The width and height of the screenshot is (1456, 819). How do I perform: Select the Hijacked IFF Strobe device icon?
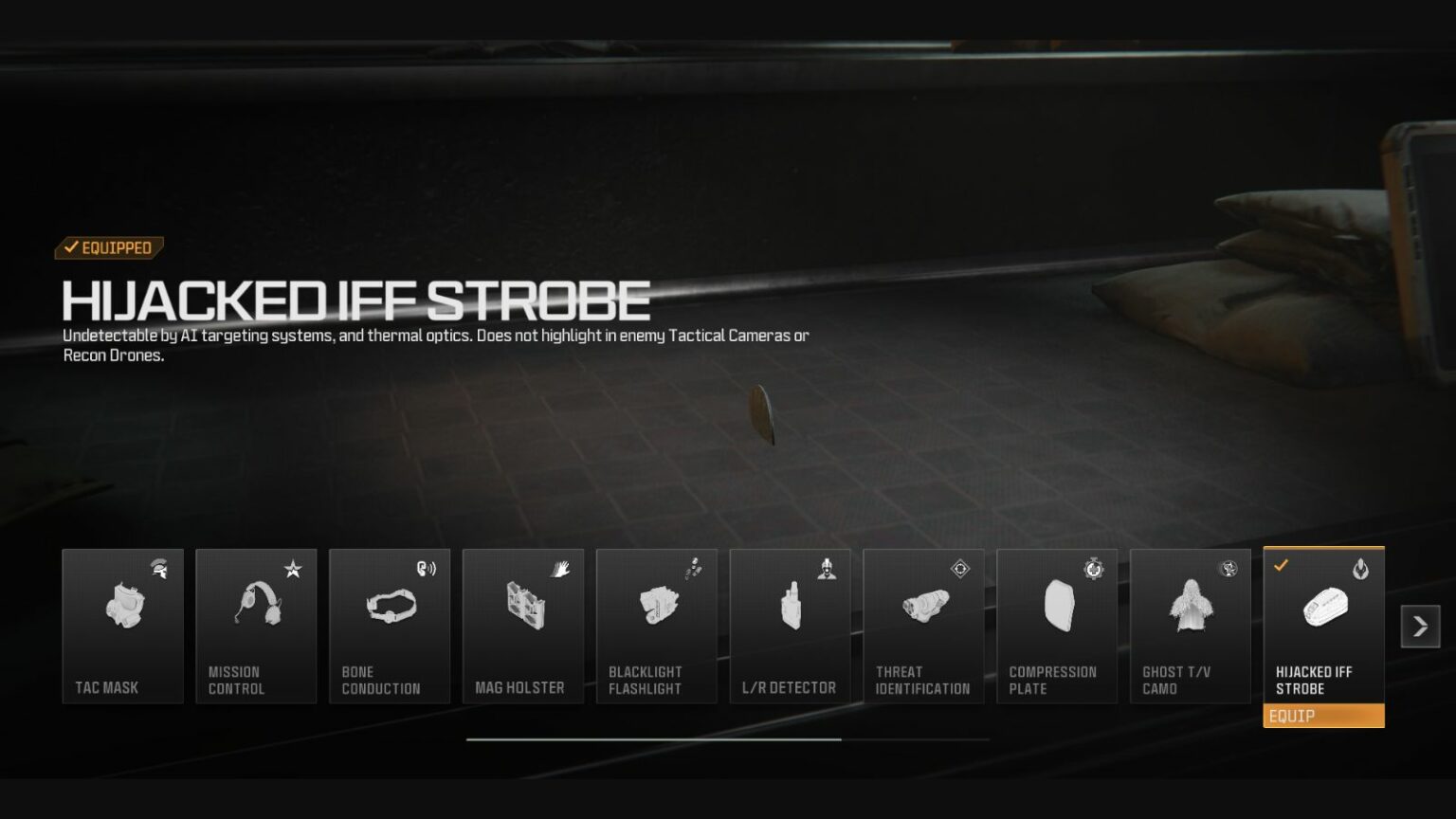[x=1324, y=607]
